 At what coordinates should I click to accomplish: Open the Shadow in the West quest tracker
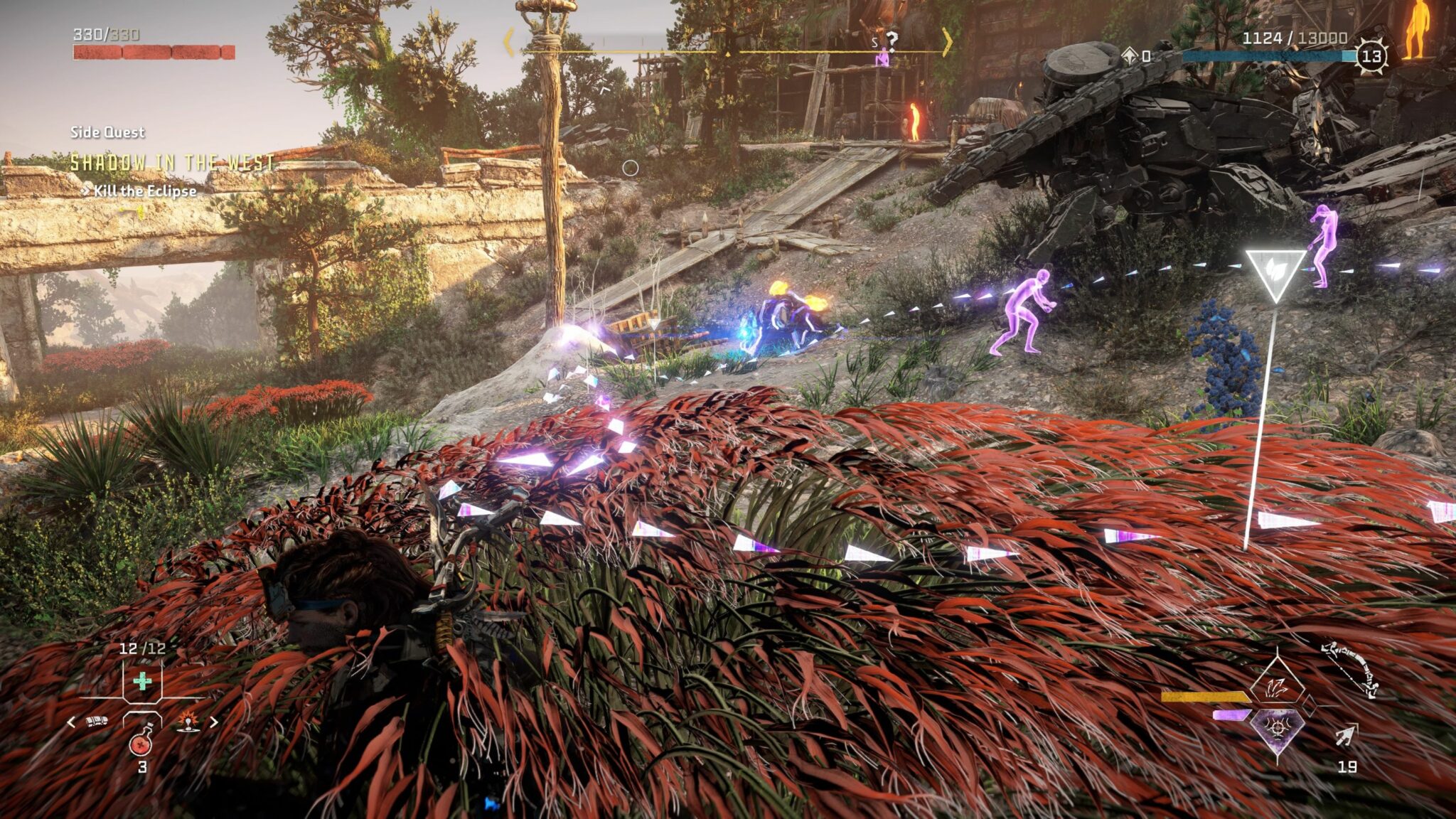[172, 163]
